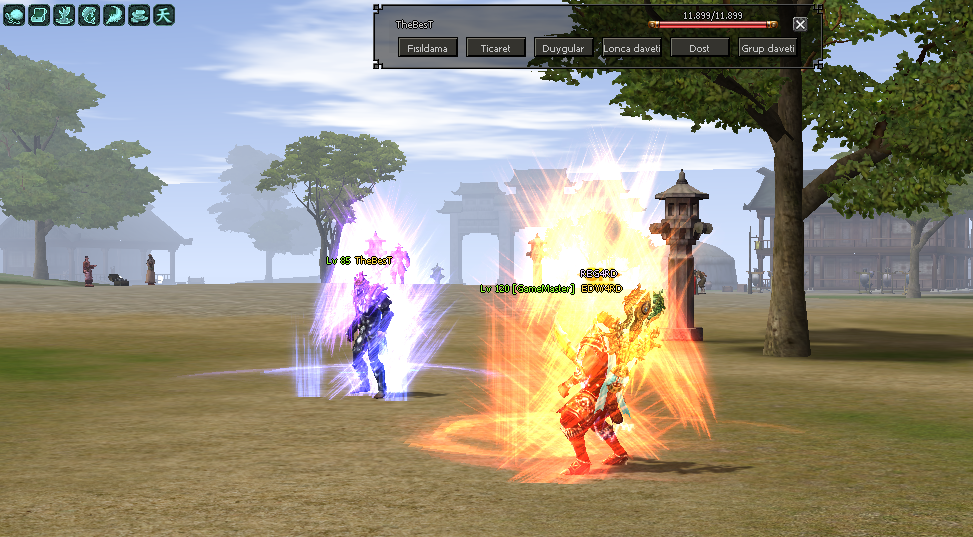Add TheBesT as friend via Dost
This screenshot has height=537, width=973.
pos(700,47)
